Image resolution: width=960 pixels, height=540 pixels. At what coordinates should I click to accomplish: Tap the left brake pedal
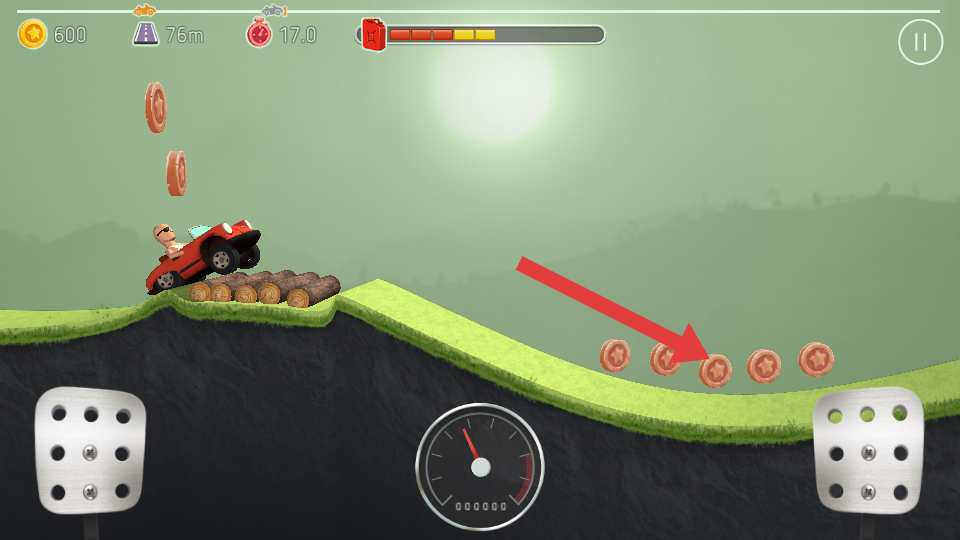[x=90, y=450]
